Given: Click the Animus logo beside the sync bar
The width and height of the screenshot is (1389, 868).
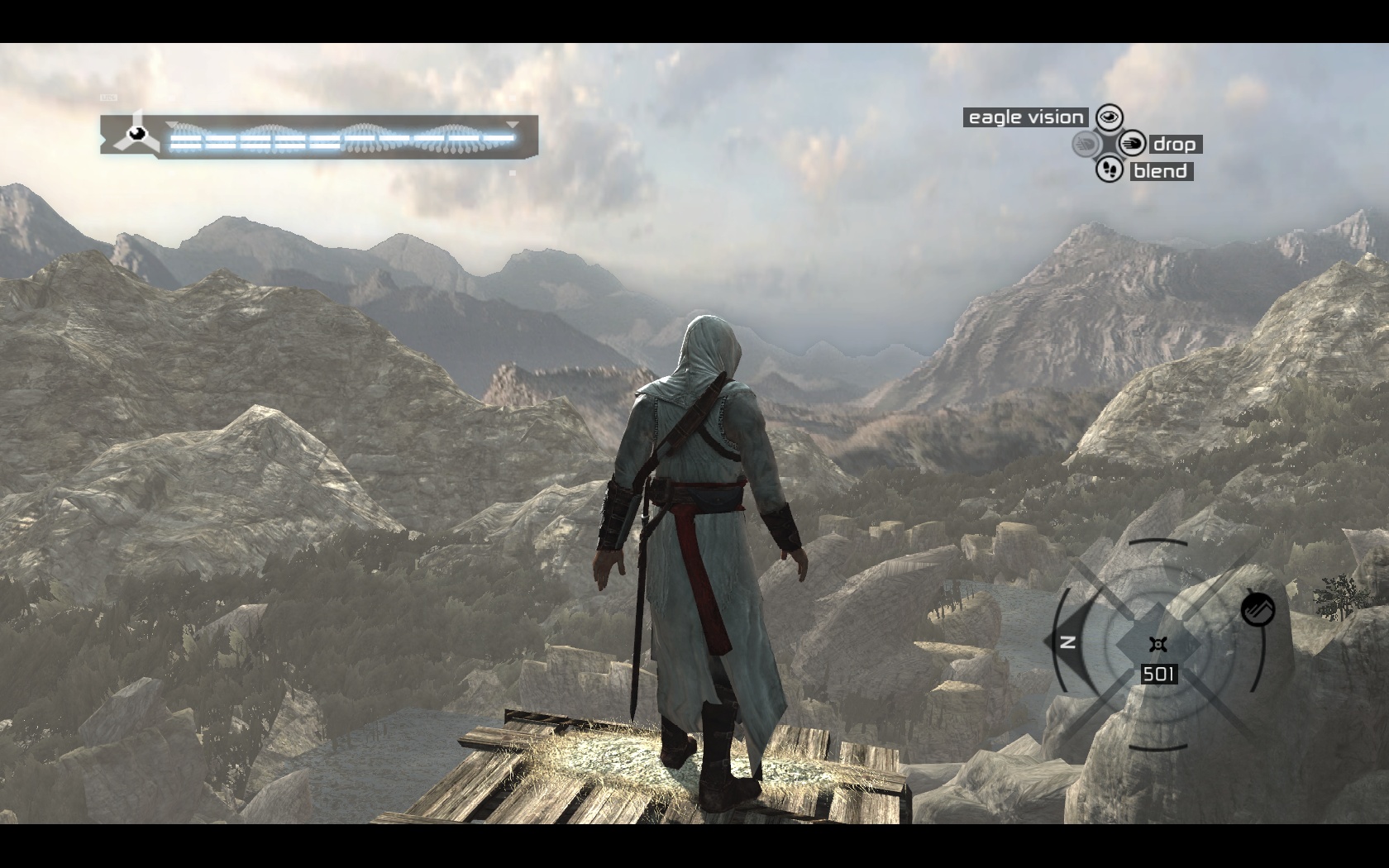Looking at the screenshot, I should [134, 134].
